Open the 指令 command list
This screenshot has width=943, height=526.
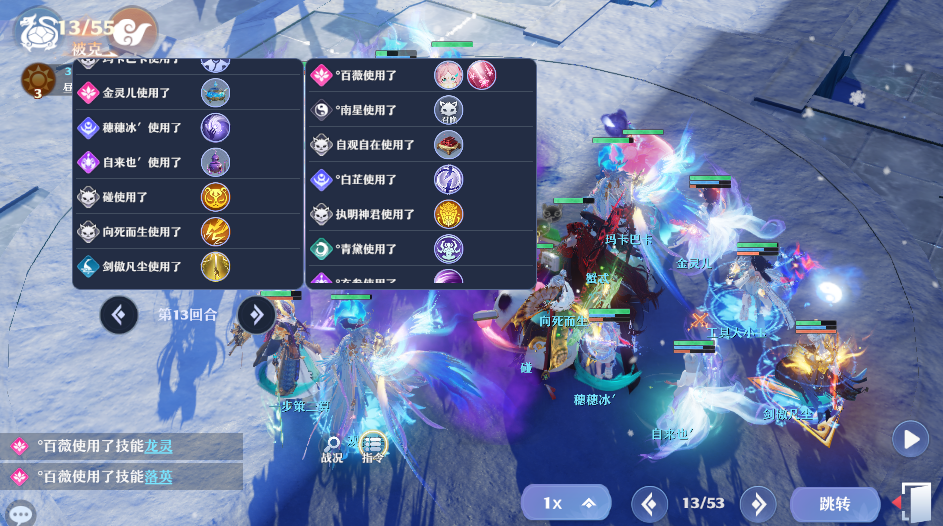(x=373, y=446)
